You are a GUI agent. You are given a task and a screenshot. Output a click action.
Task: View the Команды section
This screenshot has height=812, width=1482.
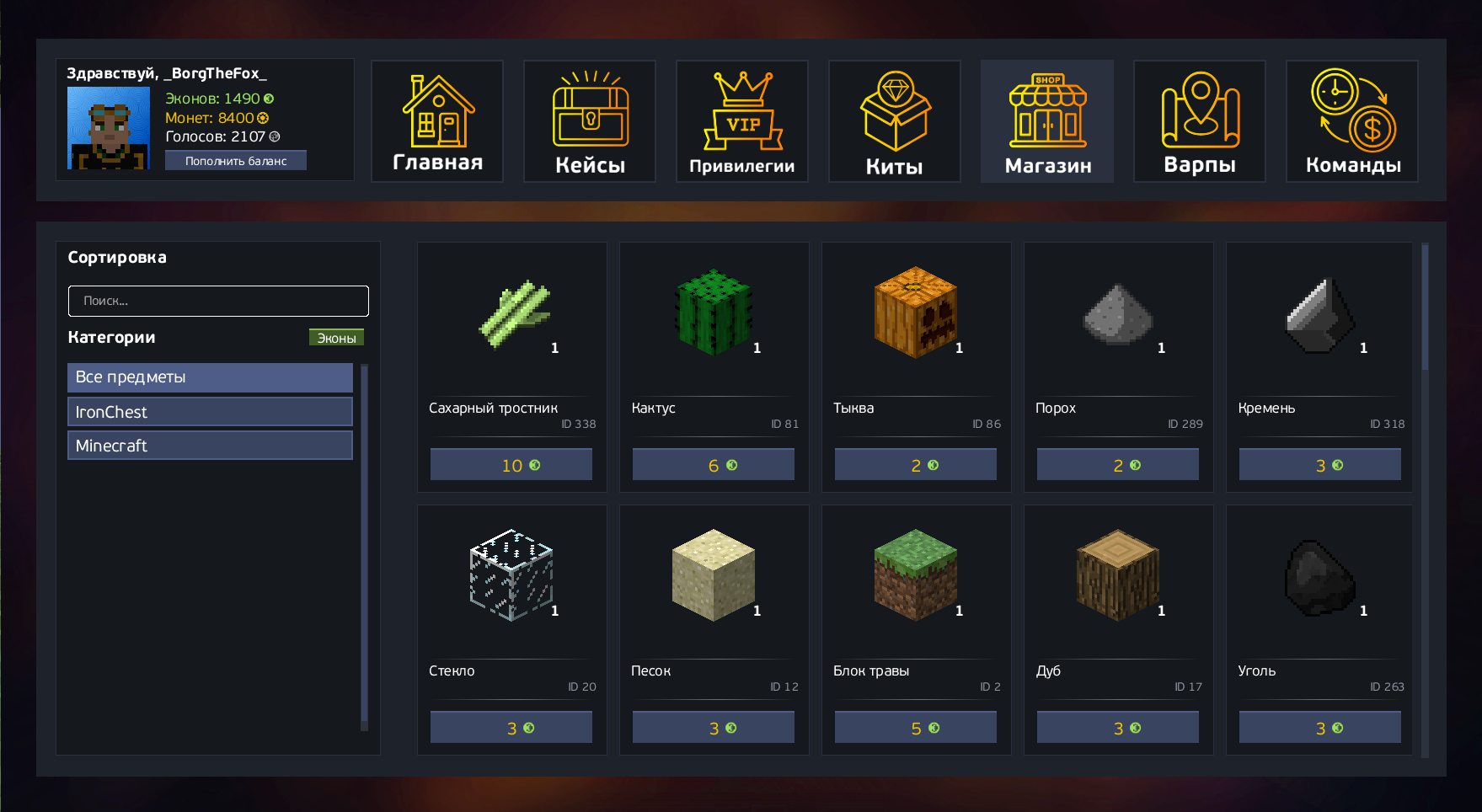click(x=1352, y=121)
